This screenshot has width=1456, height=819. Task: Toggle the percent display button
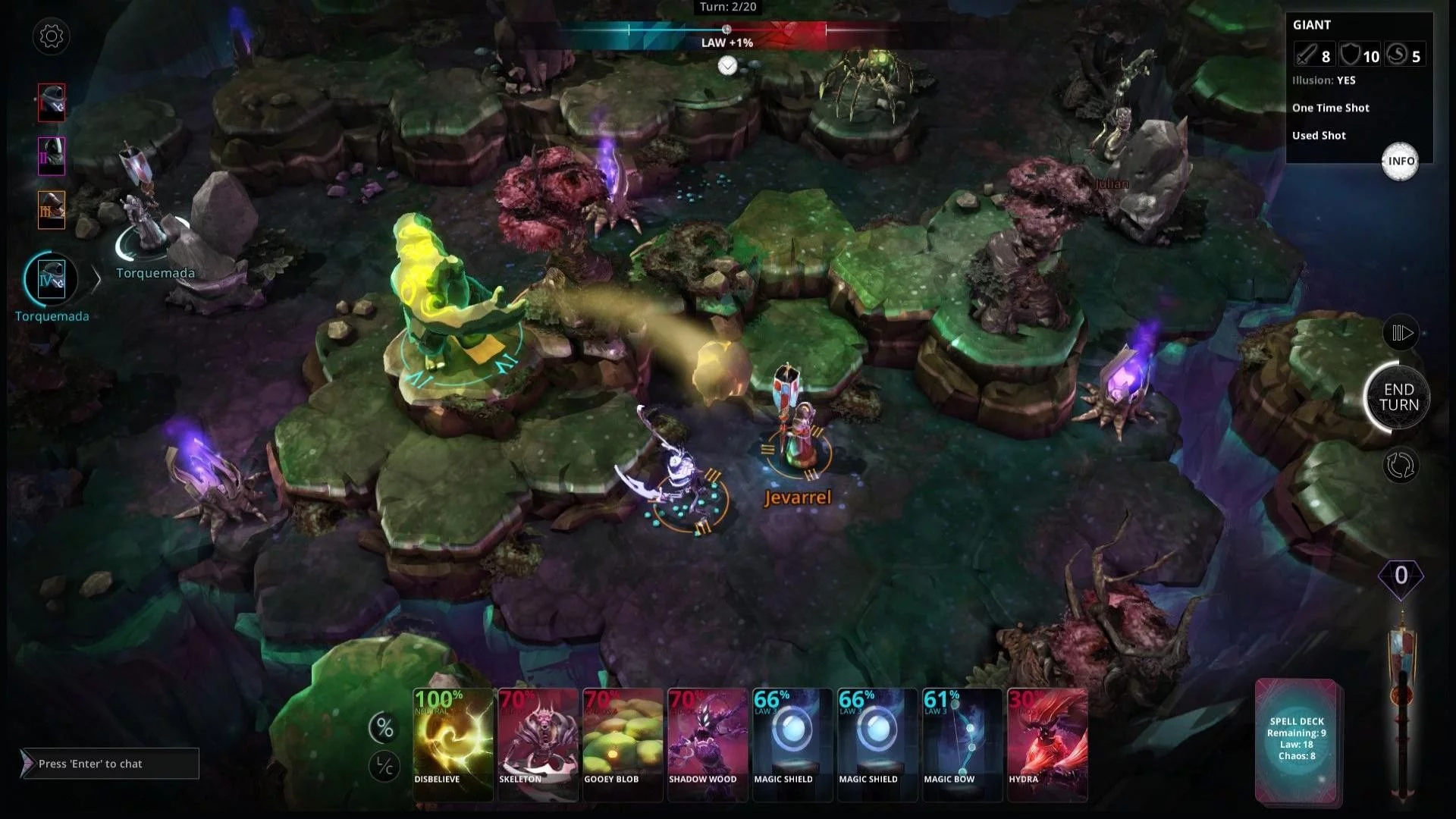[384, 729]
